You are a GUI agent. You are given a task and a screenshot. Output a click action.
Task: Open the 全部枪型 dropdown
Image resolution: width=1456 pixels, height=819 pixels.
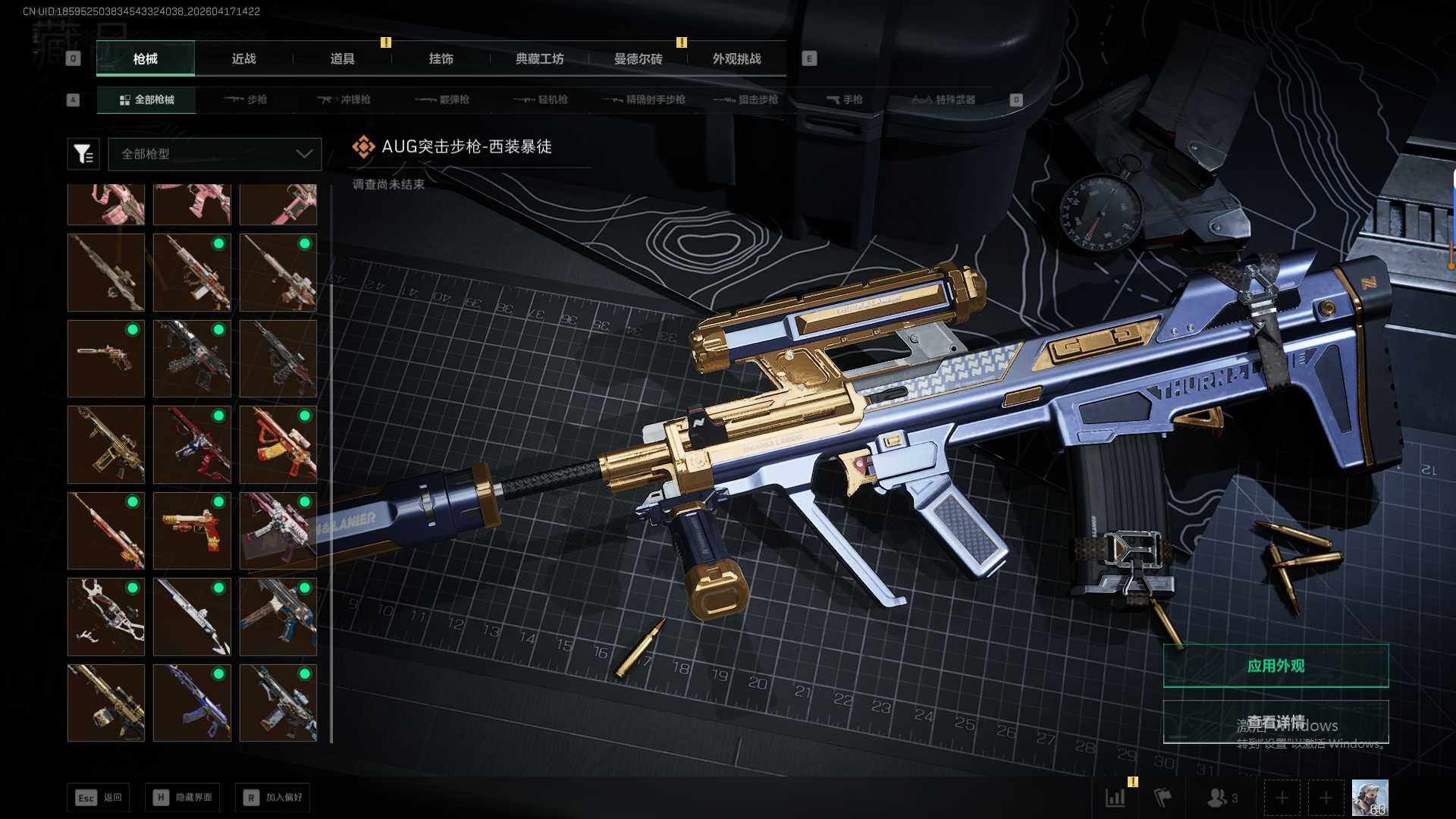(x=215, y=154)
